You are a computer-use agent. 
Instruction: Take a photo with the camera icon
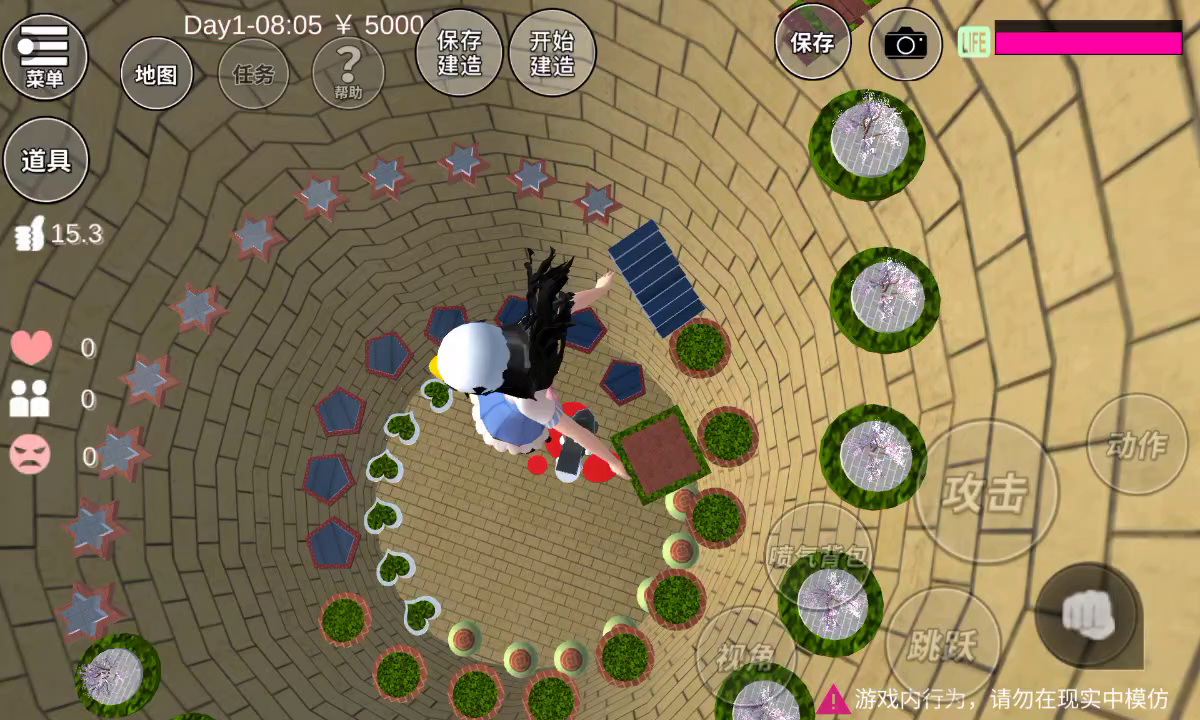[x=906, y=44]
